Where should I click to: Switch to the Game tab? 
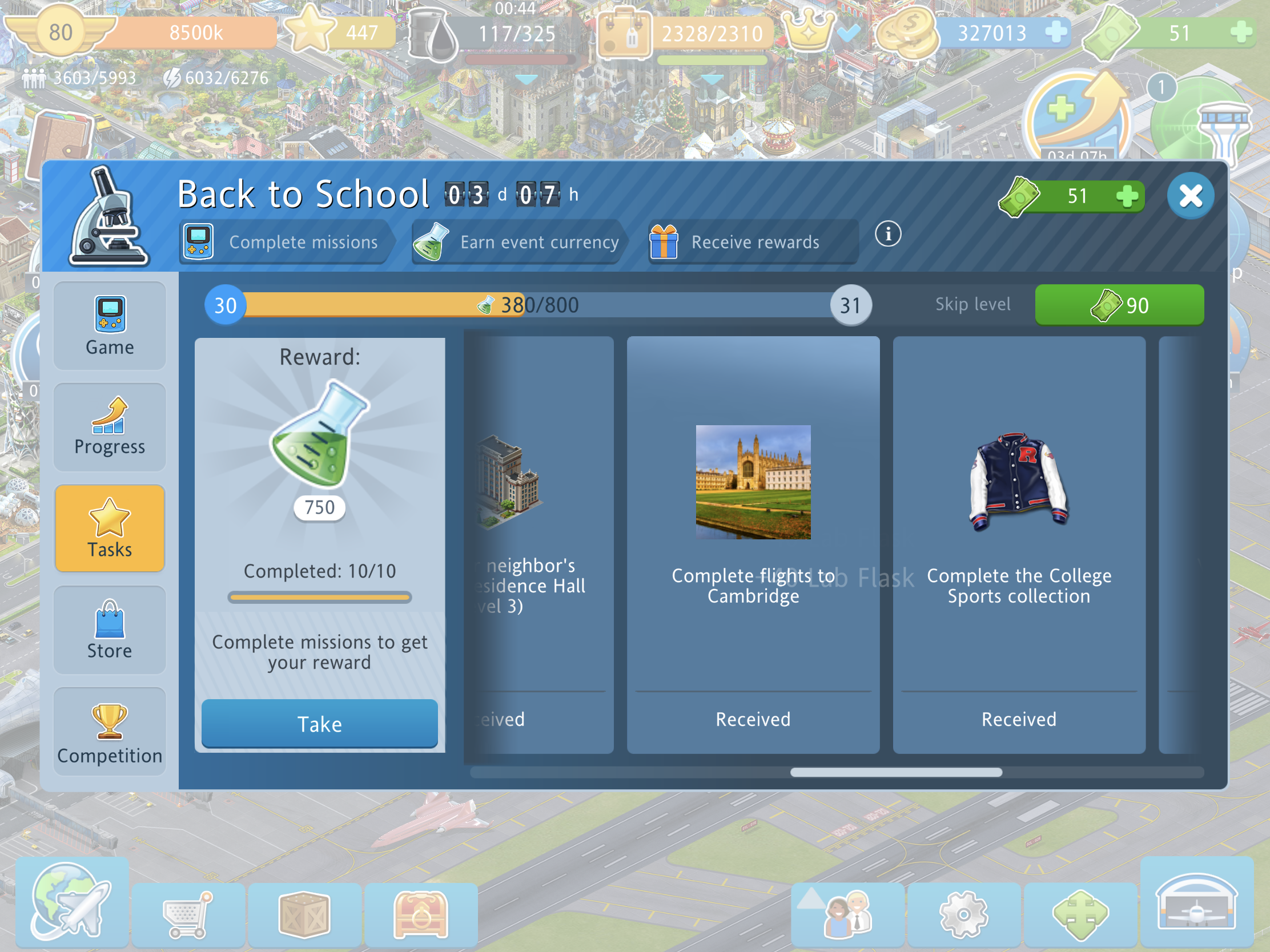[x=110, y=326]
